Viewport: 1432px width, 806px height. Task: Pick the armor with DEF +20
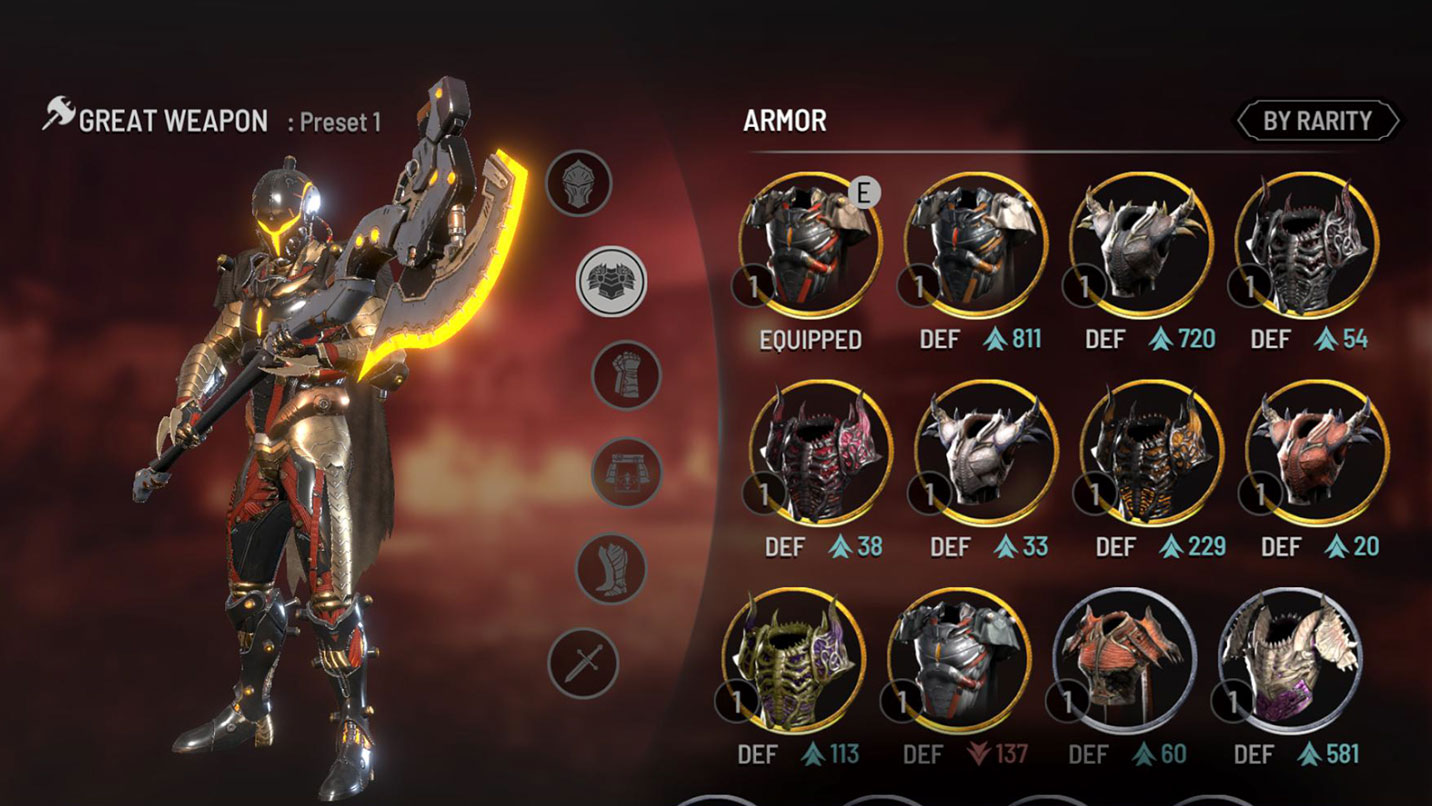pyautogui.click(x=1317, y=453)
